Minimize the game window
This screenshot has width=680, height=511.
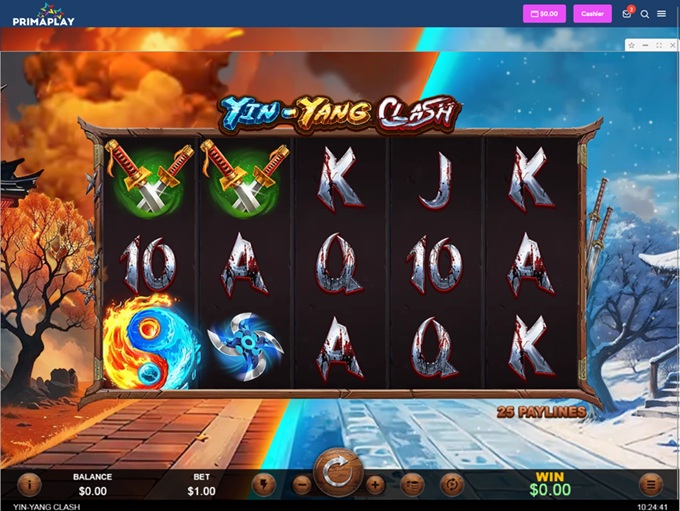click(x=646, y=45)
